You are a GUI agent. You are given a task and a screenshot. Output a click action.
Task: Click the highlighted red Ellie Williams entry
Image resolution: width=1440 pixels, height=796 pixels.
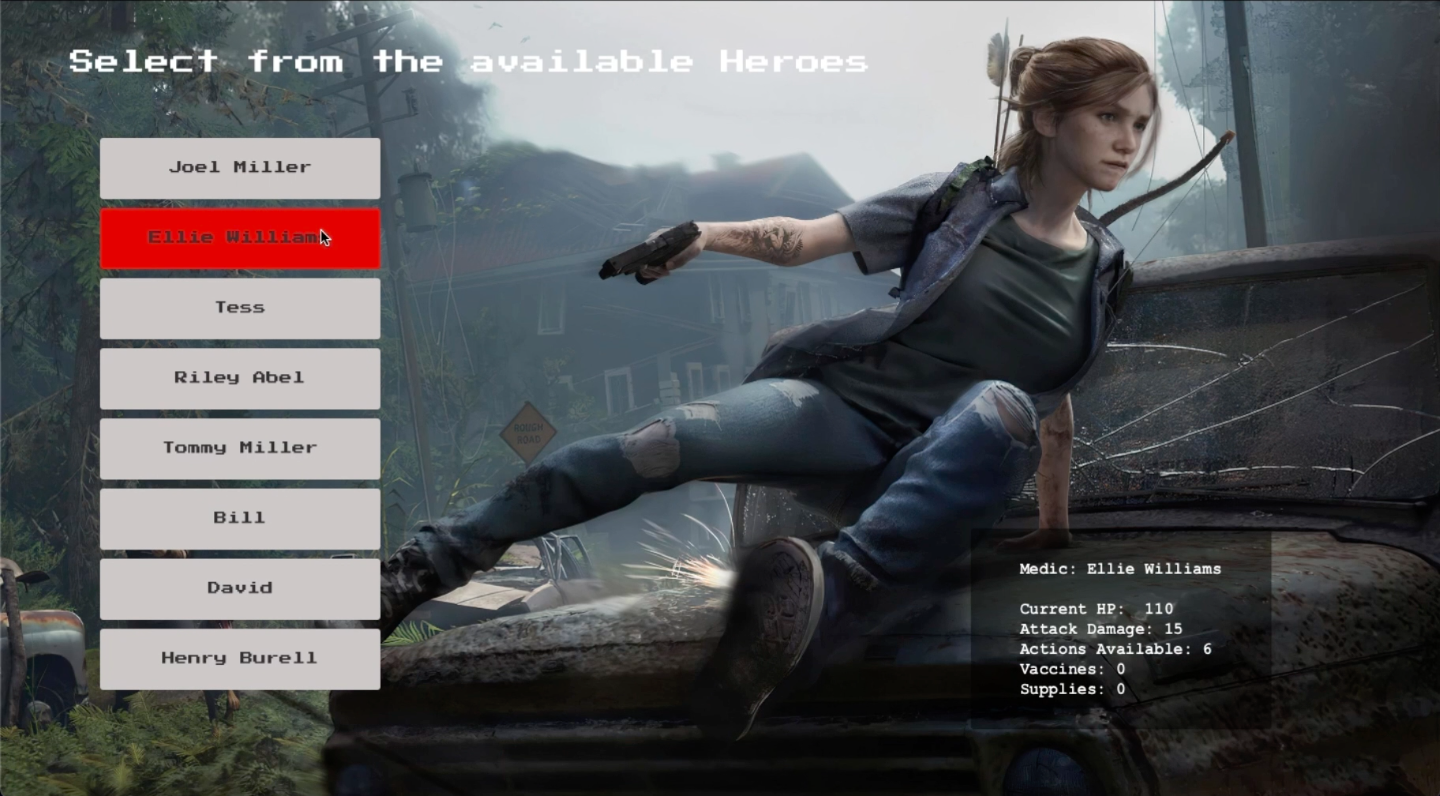tap(240, 237)
